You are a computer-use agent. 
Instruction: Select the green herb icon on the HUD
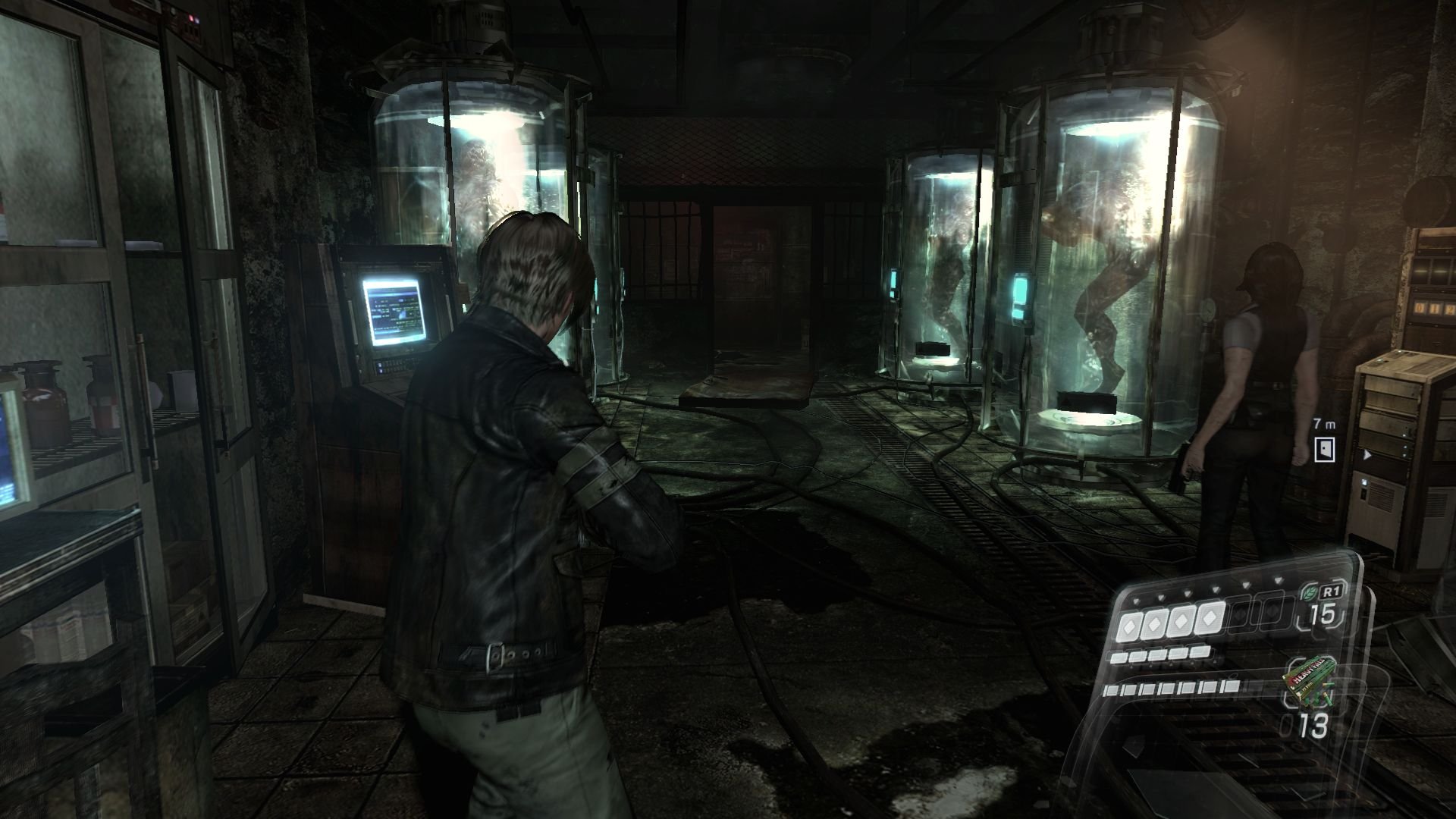click(x=1310, y=592)
